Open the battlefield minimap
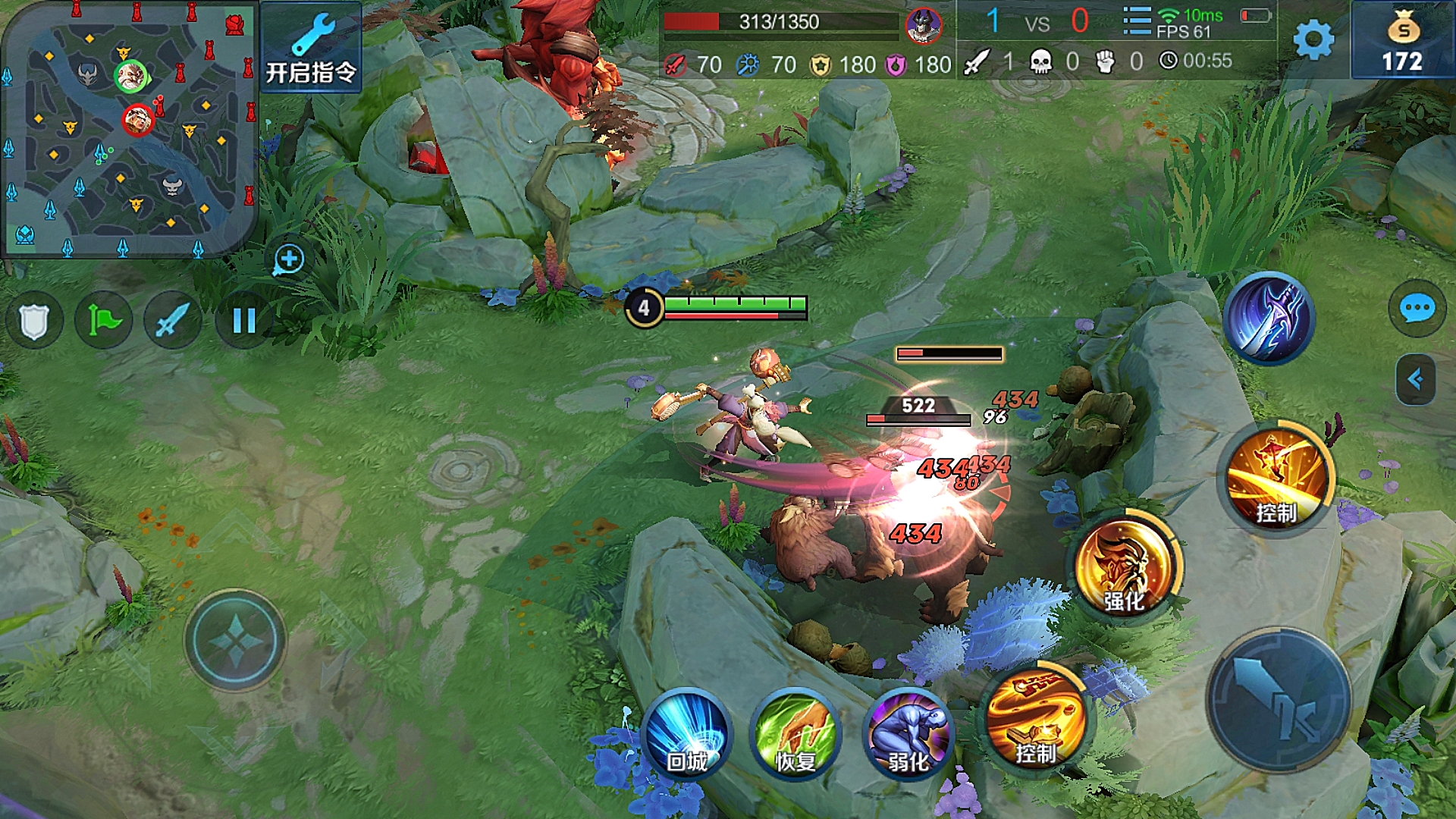The height and width of the screenshot is (819, 1456). (129, 129)
